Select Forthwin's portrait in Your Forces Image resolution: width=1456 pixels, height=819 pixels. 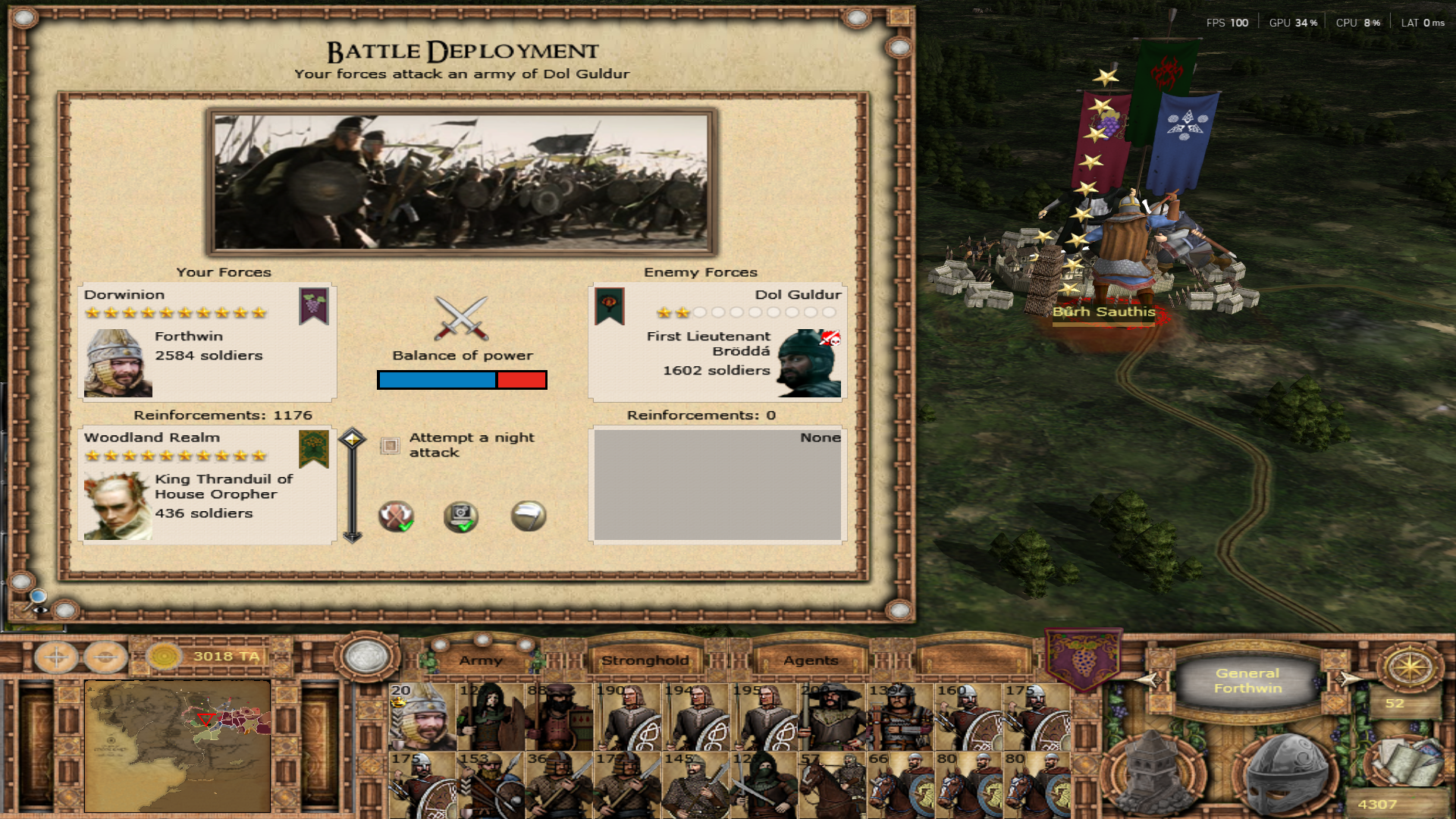point(118,363)
